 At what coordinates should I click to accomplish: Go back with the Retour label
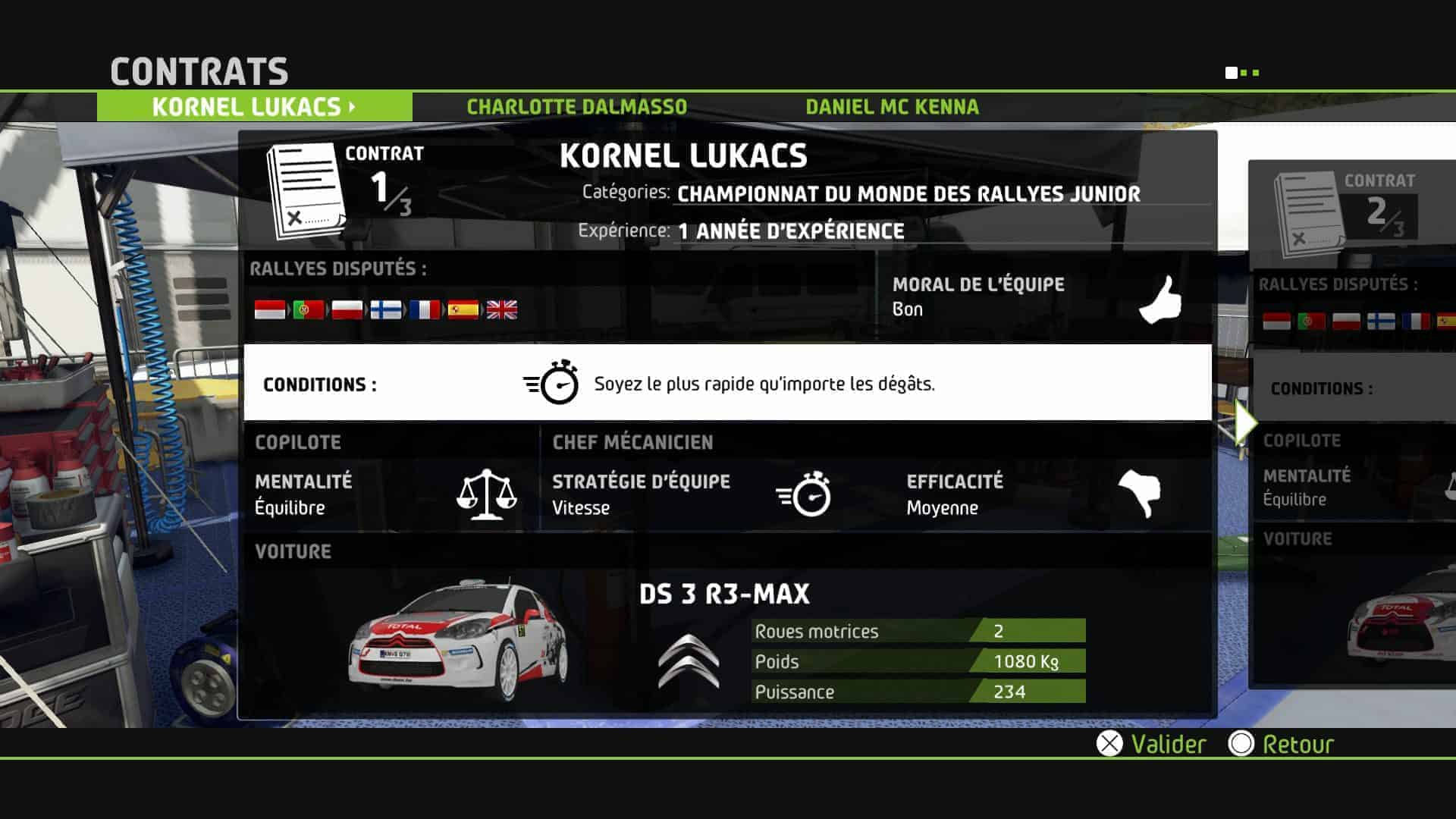pos(1297,744)
